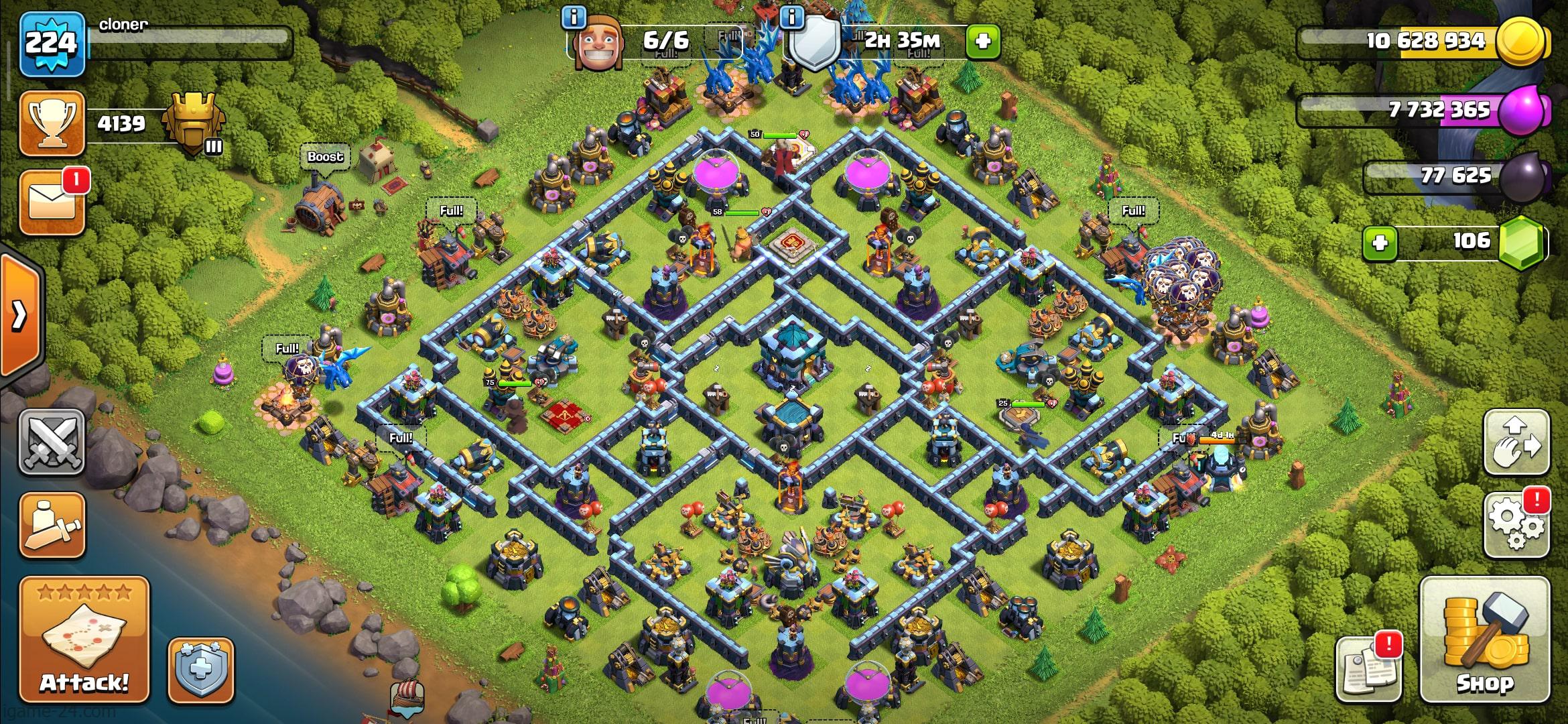Tap the level 224 experience badge
Viewport: 1568px width, 724px height.
52,44
